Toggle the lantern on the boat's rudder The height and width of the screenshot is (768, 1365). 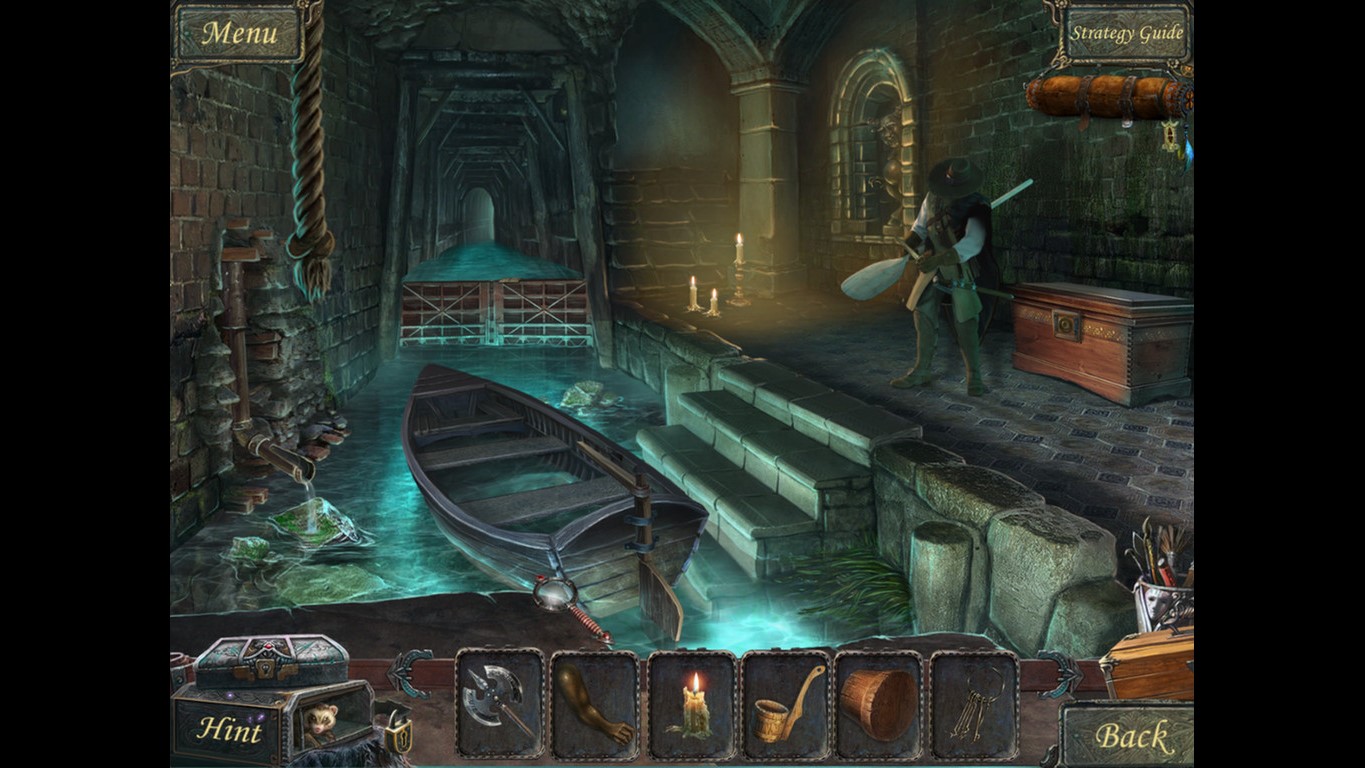[557, 592]
